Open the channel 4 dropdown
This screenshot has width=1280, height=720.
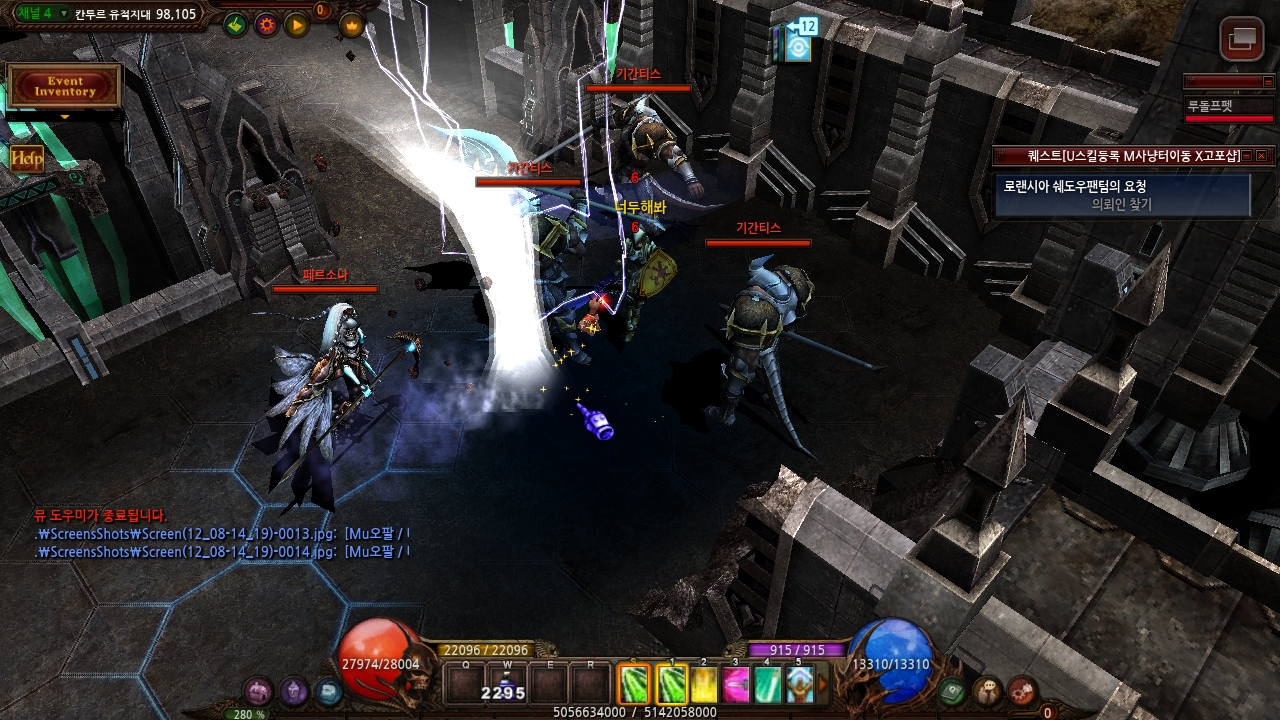64,14
